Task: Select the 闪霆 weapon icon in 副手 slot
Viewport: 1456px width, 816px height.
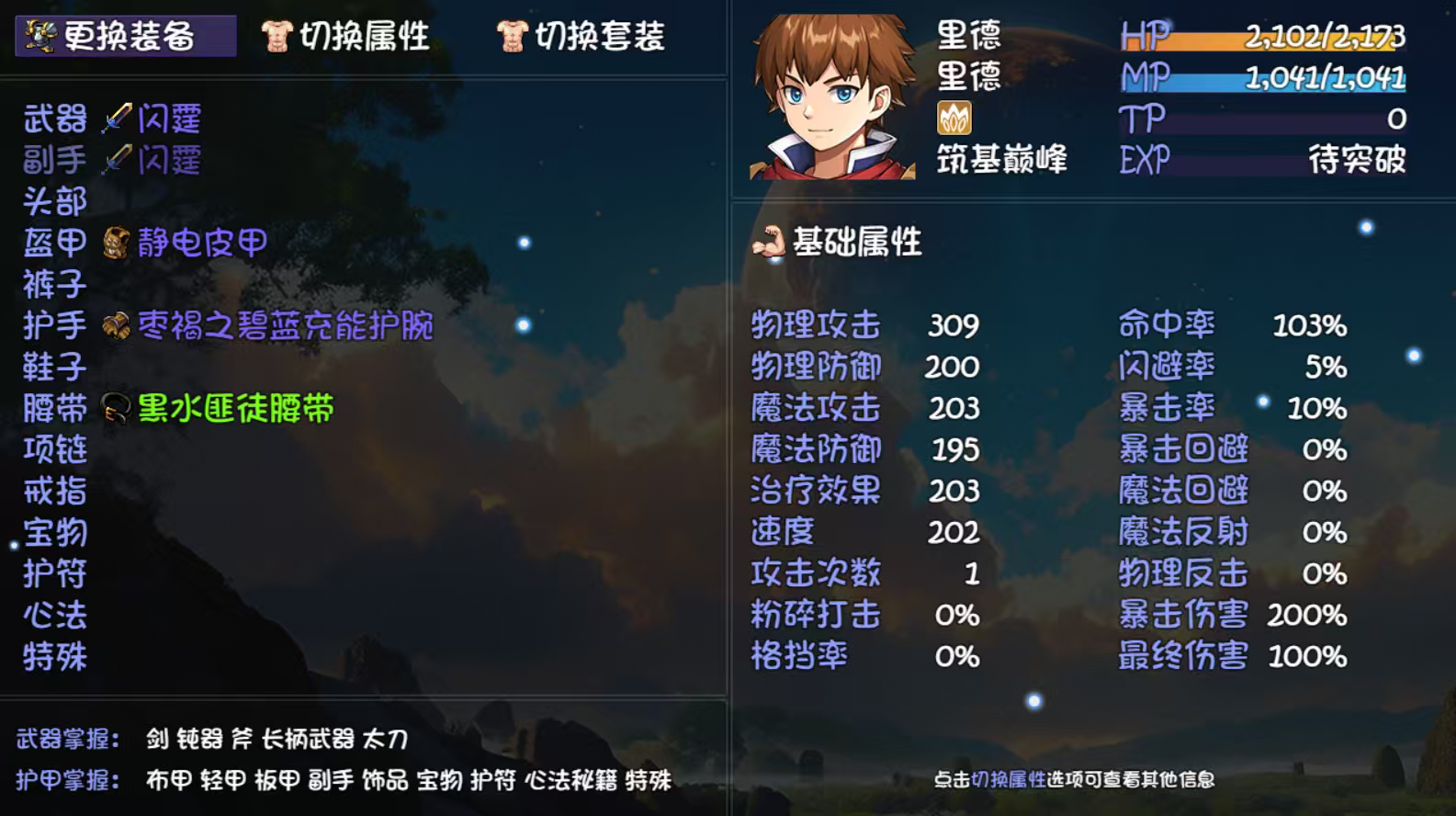Action: (x=119, y=160)
